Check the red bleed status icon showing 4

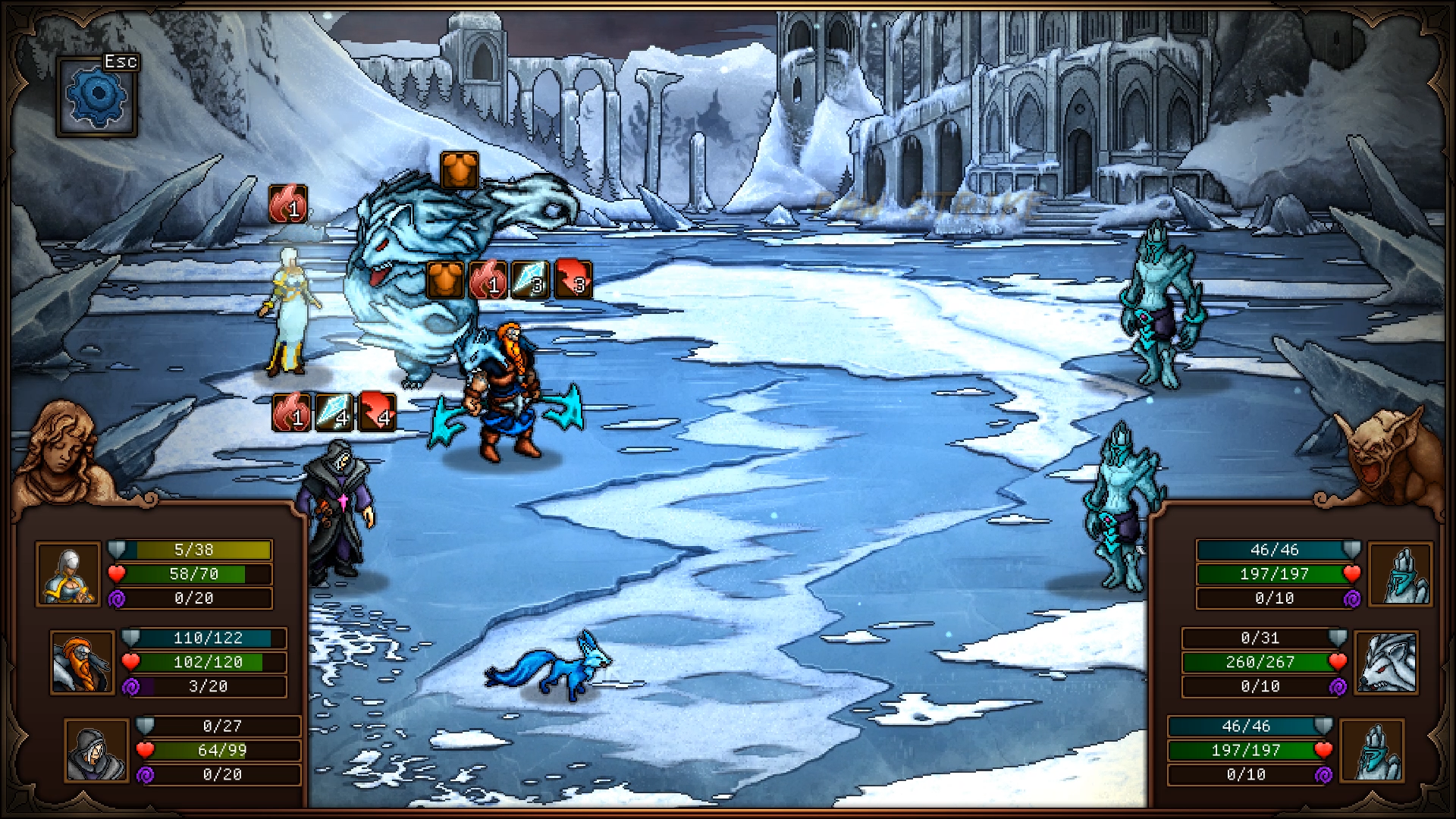click(x=378, y=412)
